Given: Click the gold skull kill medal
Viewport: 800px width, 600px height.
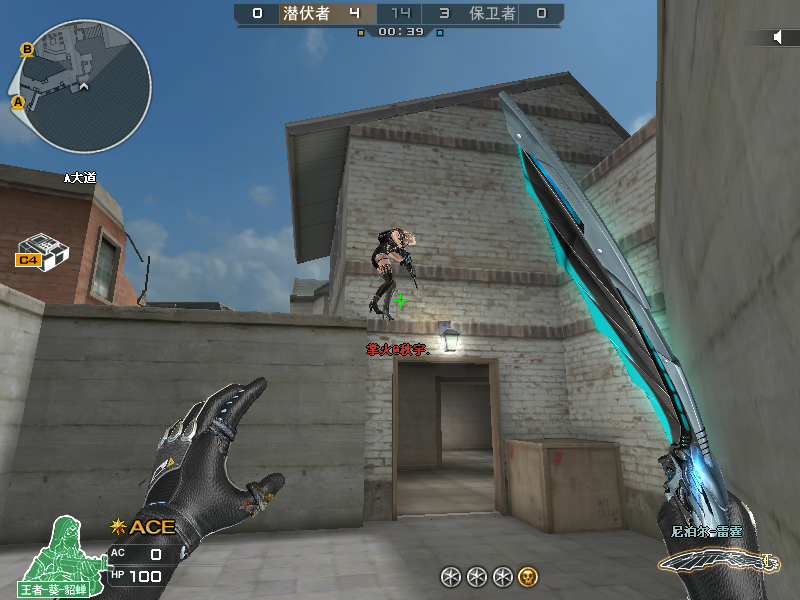Looking at the screenshot, I should 528,576.
